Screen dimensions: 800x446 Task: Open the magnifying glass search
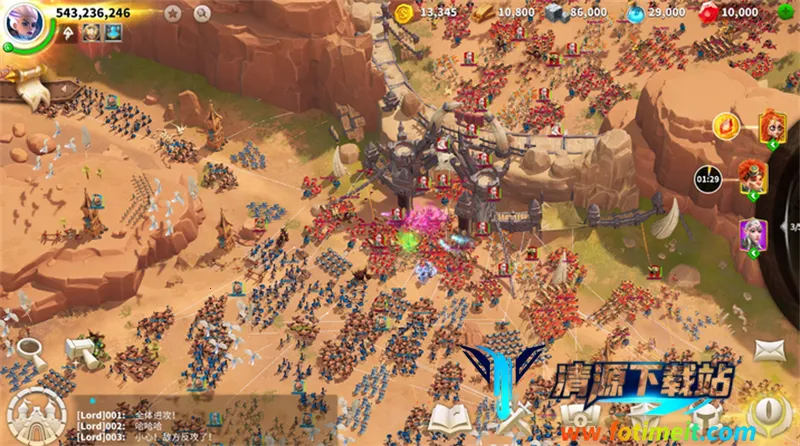tap(202, 13)
